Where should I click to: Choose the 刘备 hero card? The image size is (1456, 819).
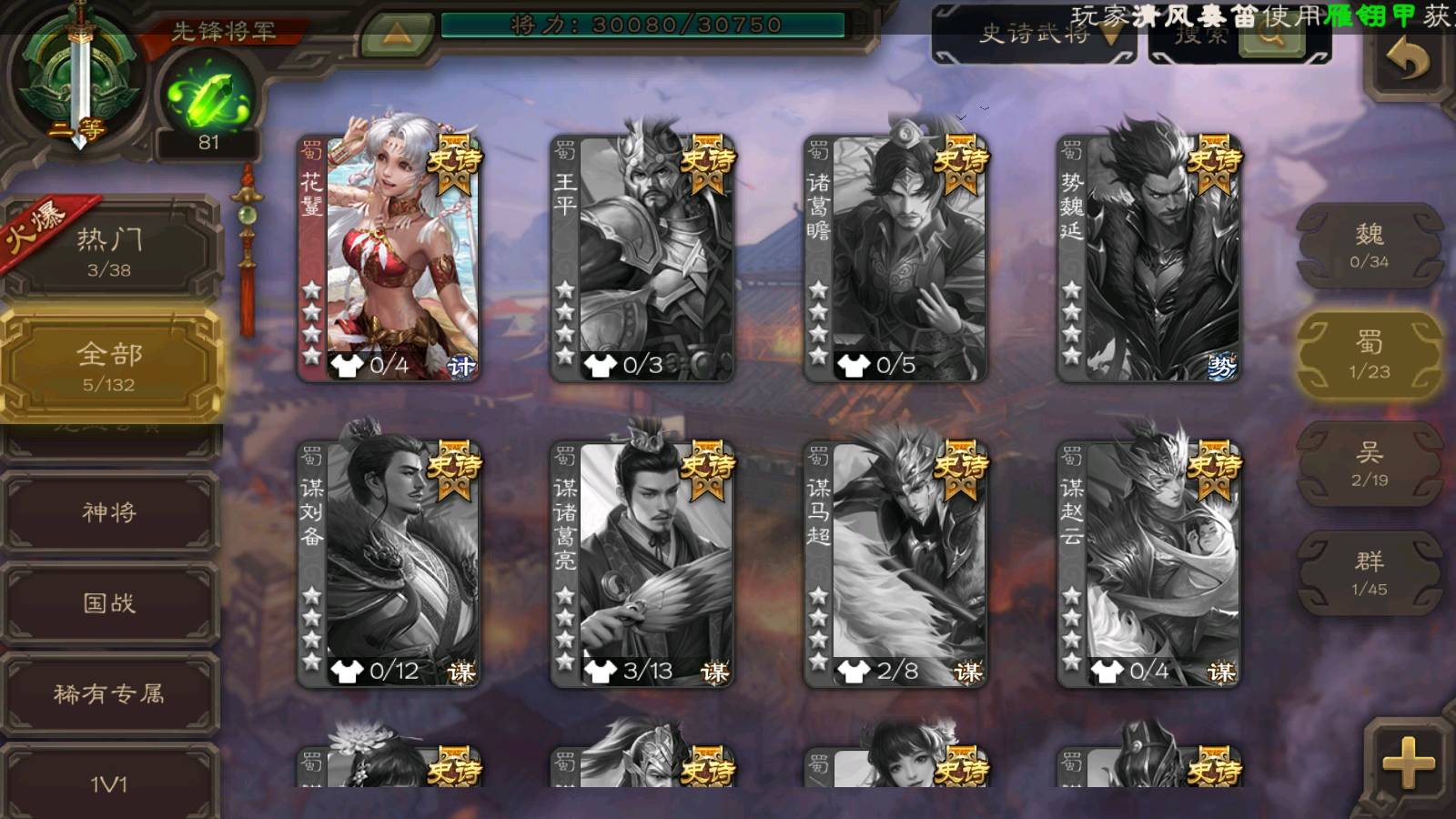(x=389, y=563)
